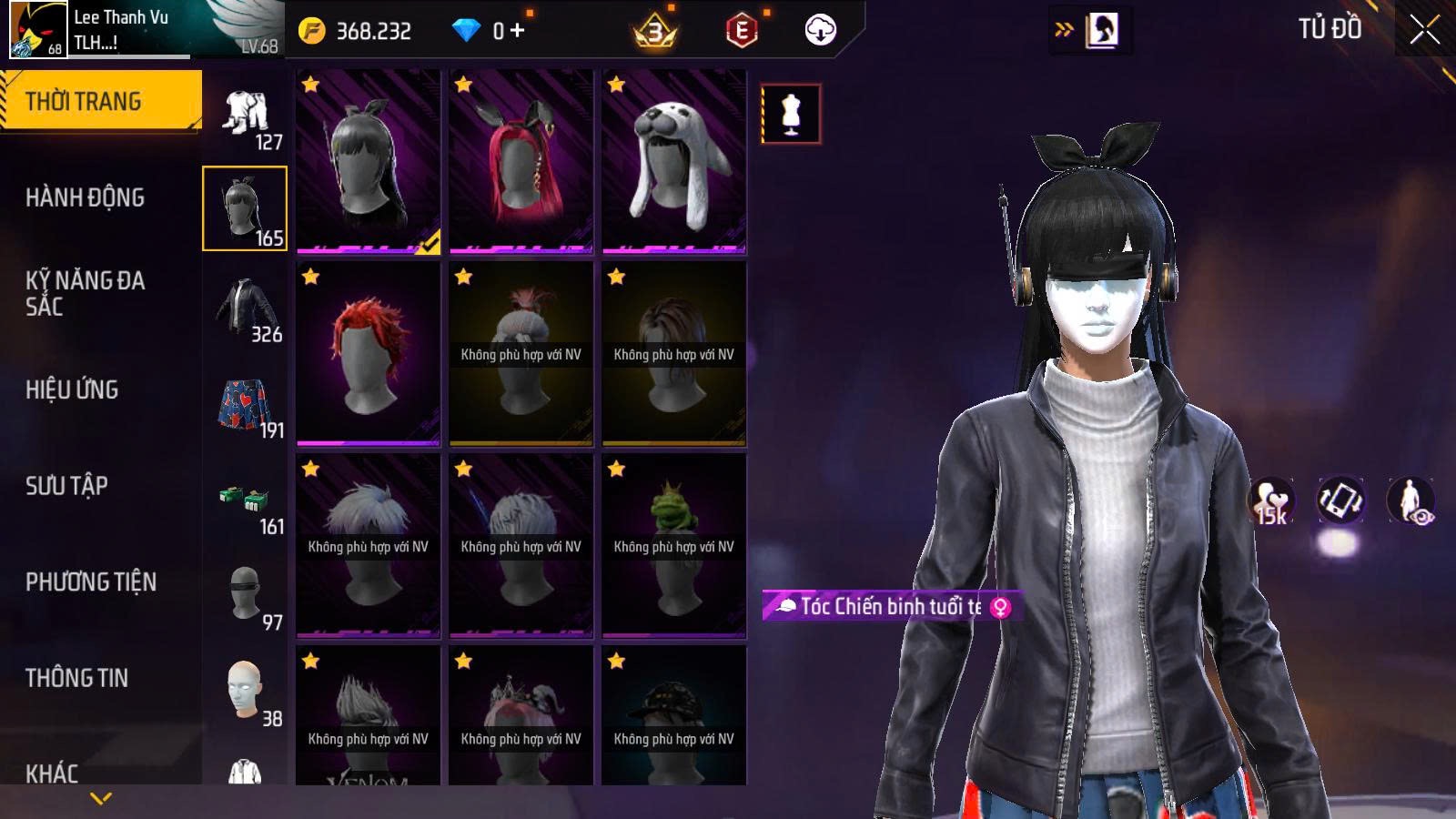The width and height of the screenshot is (1456, 819).
Task: Choose the white dog hat headgear
Action: 674,161
